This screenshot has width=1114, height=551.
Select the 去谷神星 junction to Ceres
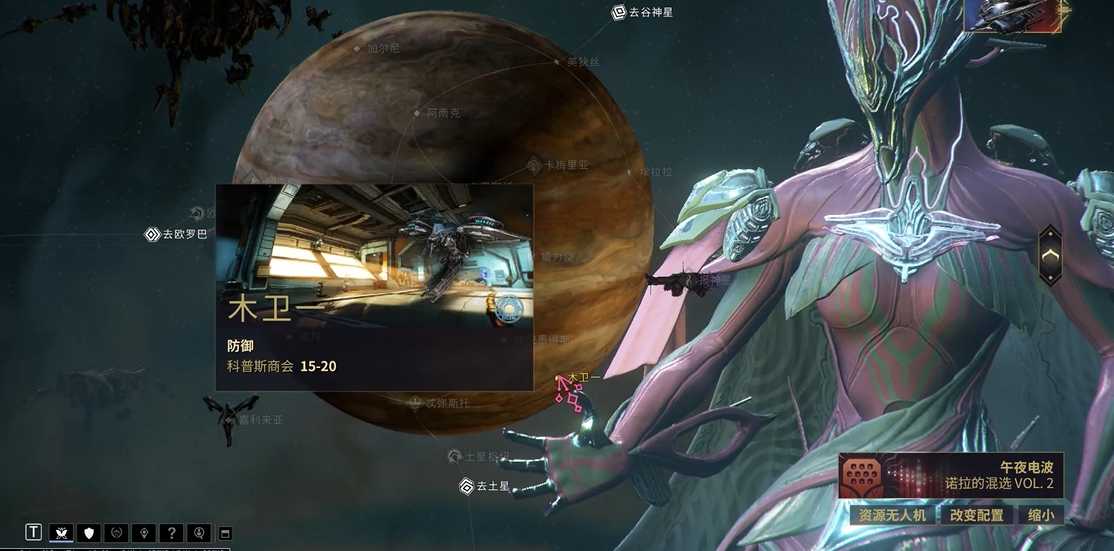point(619,12)
